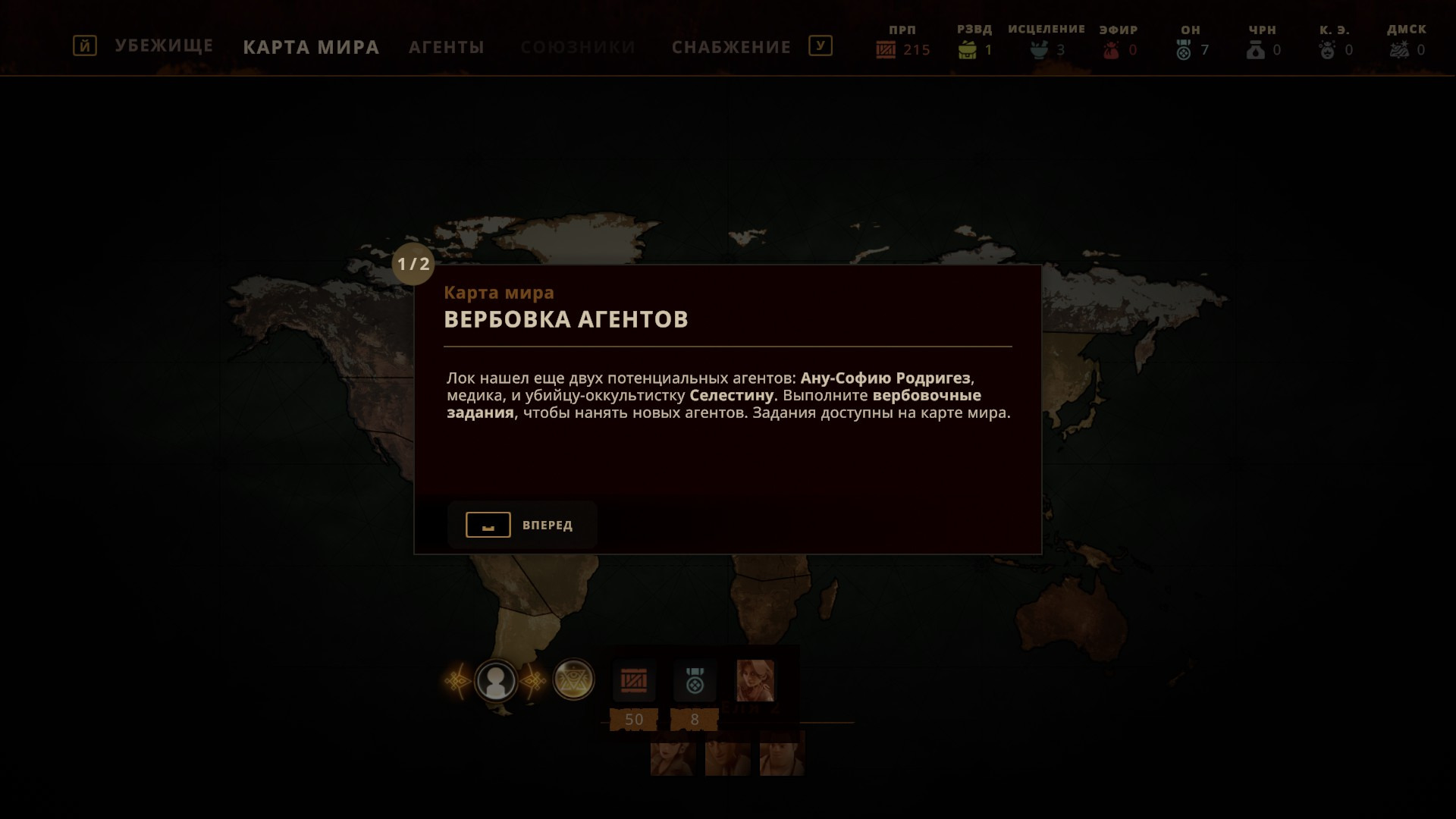Click the Вперед button in the tutorial
The image size is (1456, 819).
click(522, 525)
